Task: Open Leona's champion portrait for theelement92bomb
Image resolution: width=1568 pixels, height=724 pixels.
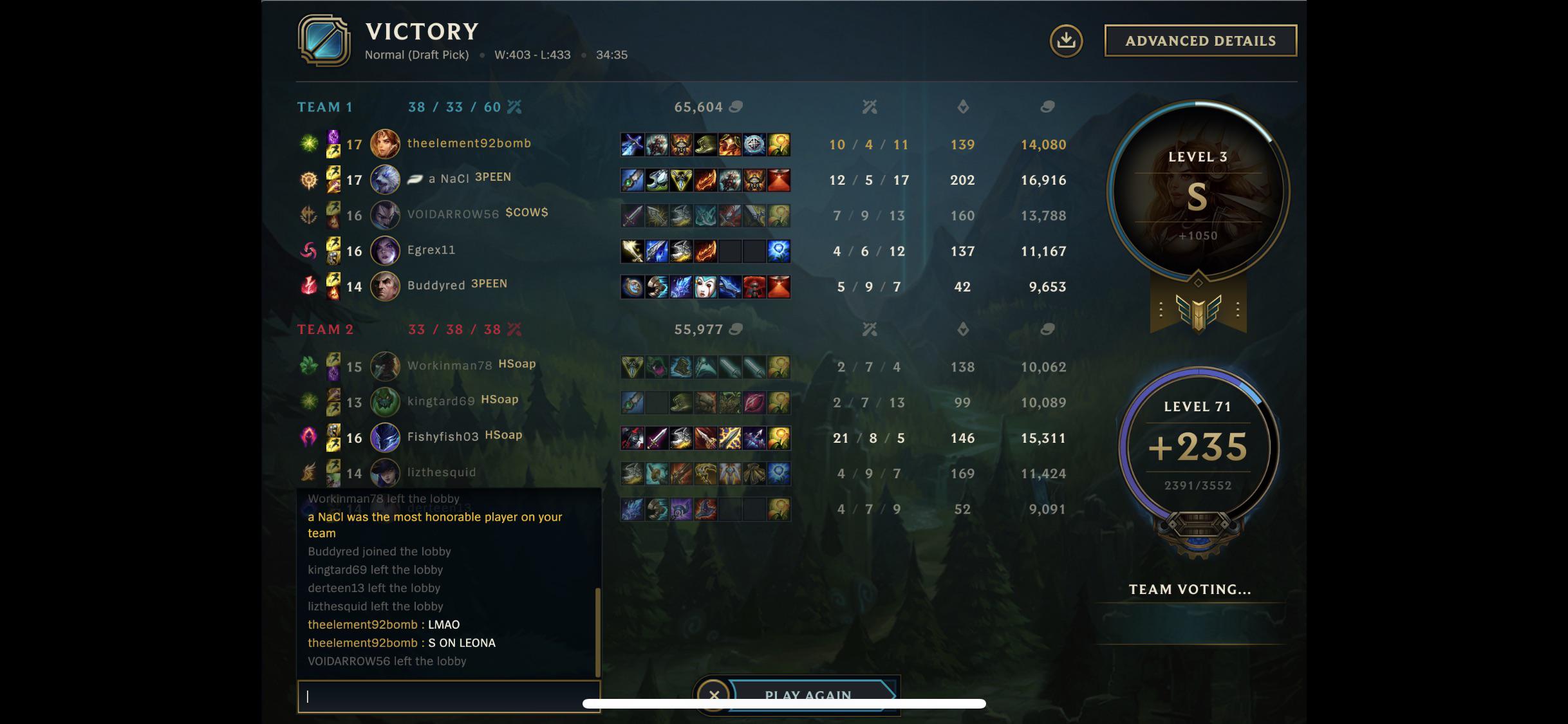Action: tap(384, 144)
